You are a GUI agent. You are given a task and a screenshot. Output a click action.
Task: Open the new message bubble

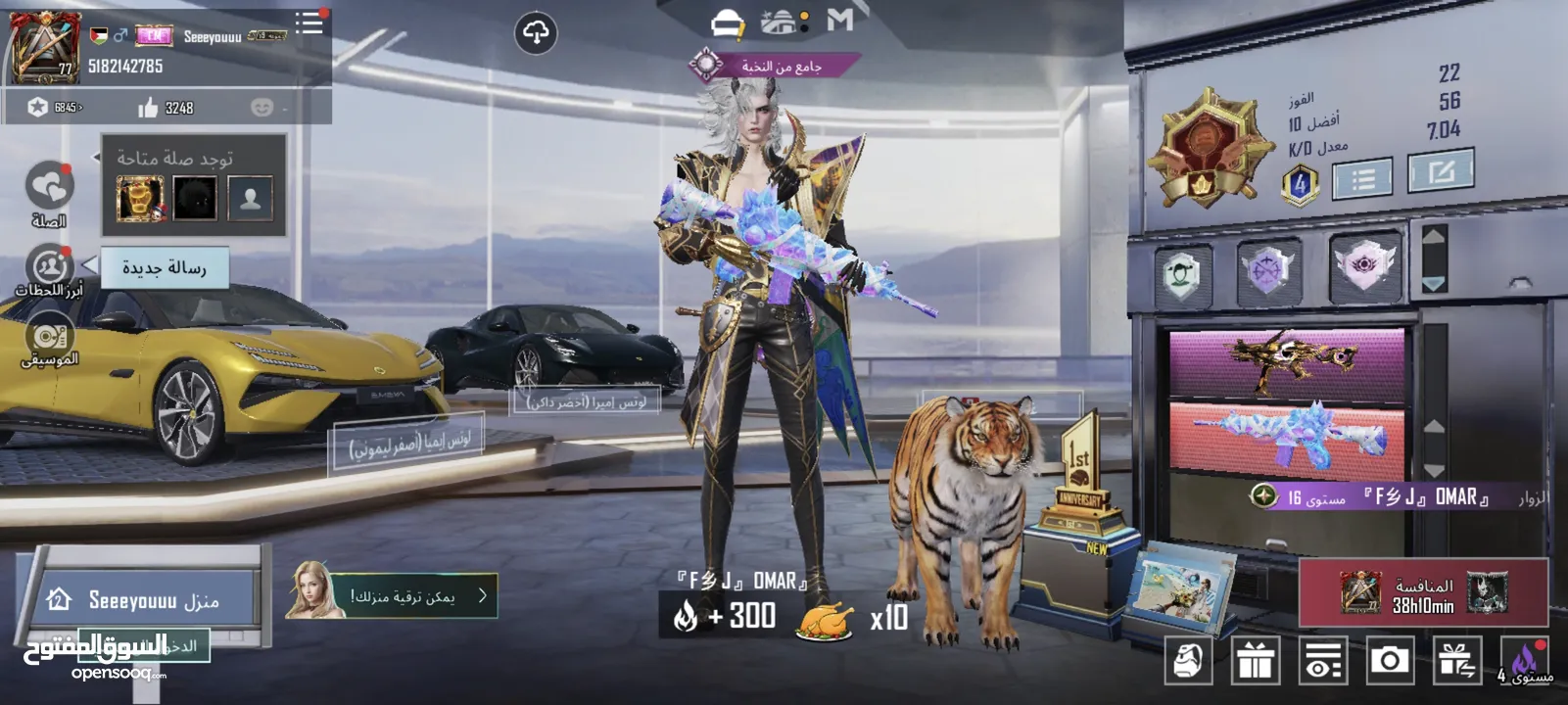click(x=165, y=267)
